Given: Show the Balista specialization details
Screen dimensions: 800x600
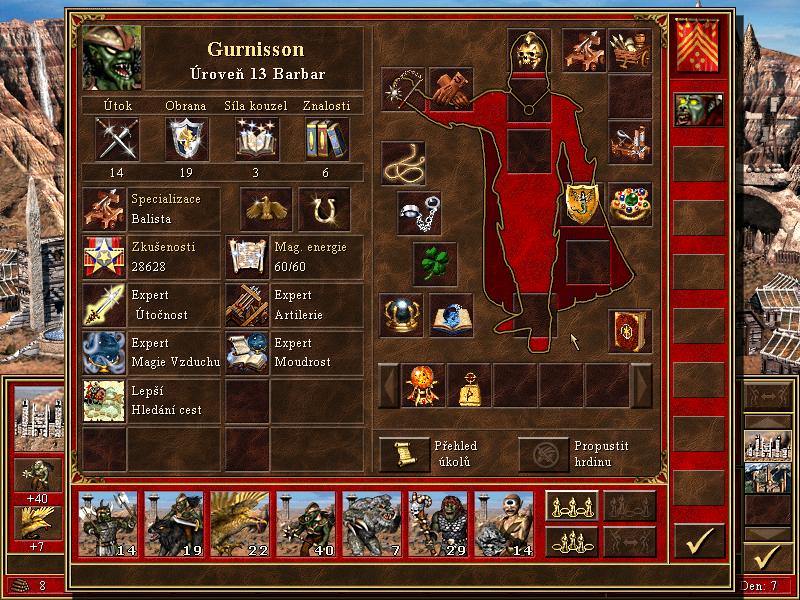Looking at the screenshot, I should (x=104, y=208).
